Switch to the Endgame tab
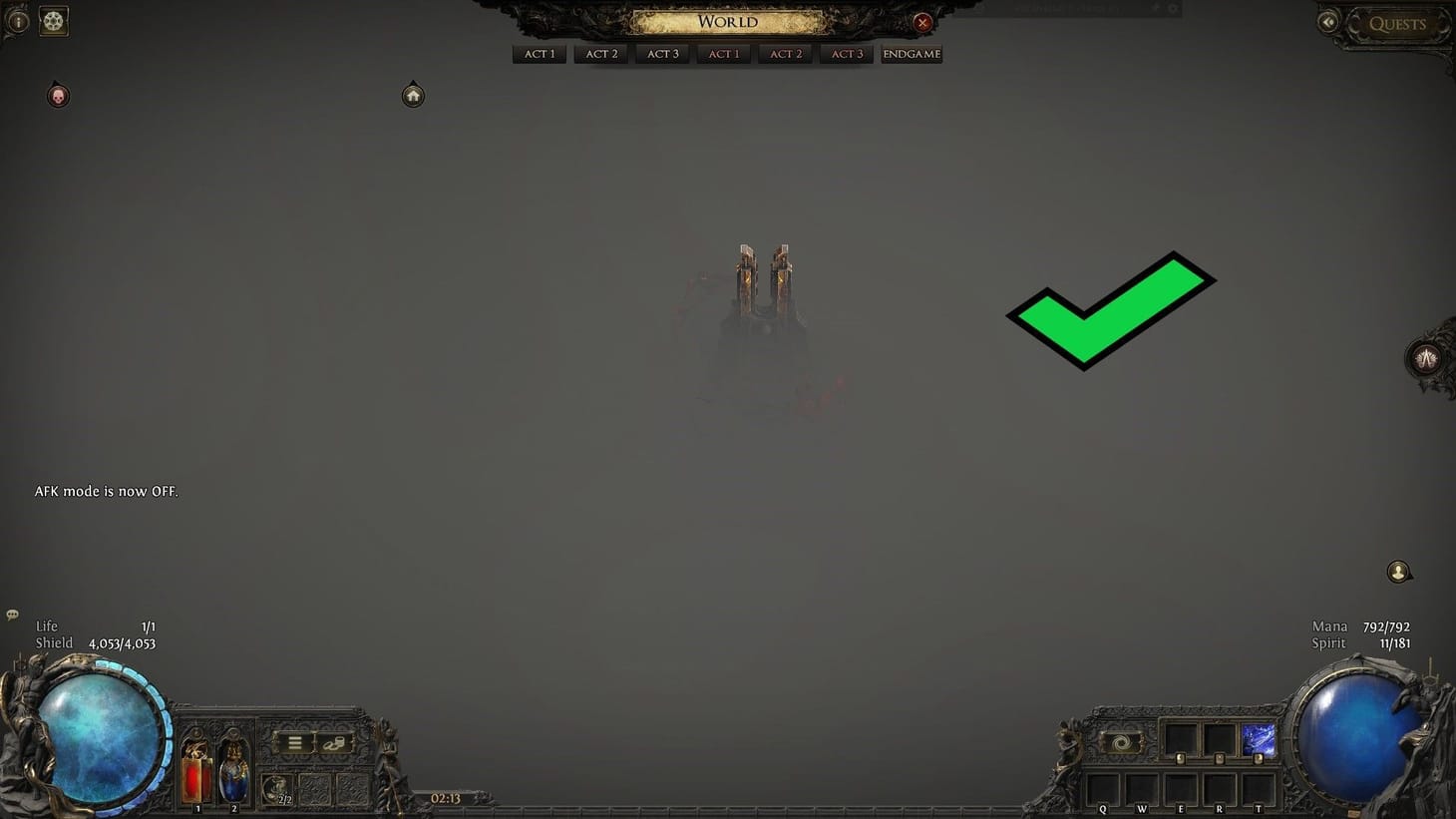This screenshot has width=1456, height=819. (910, 54)
